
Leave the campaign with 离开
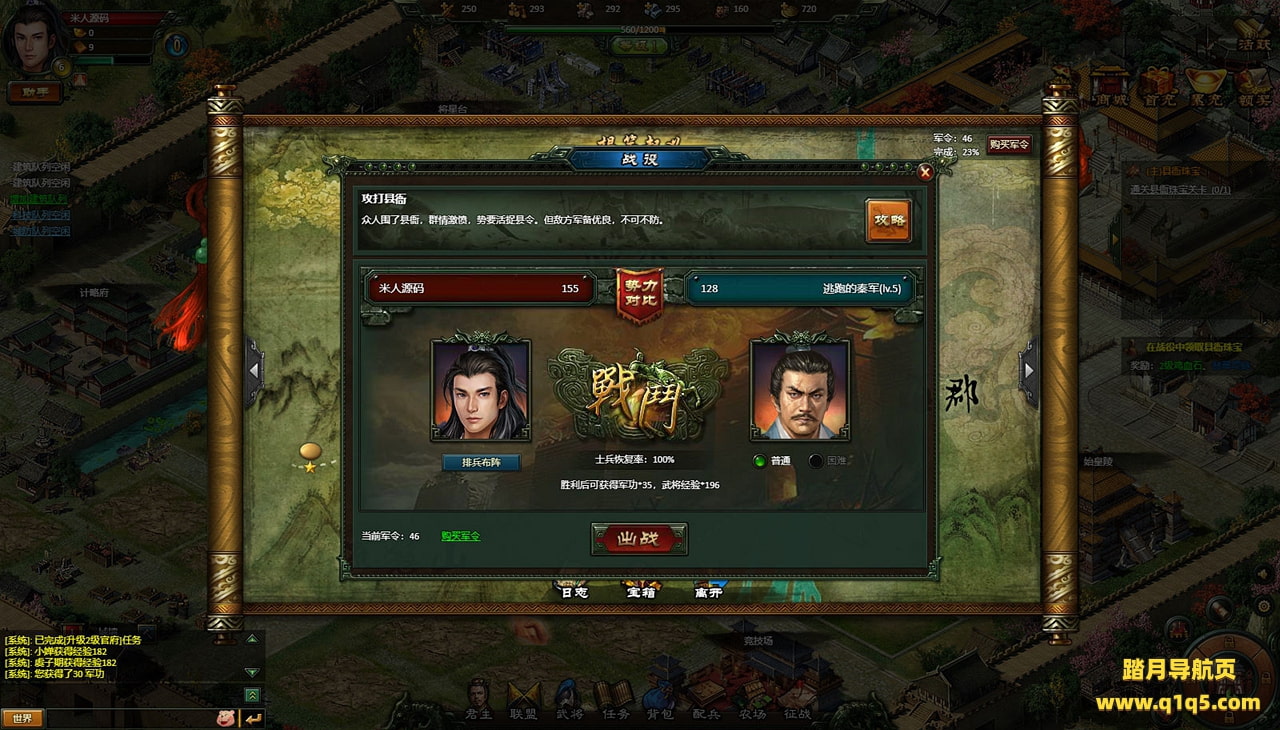pyautogui.click(x=708, y=591)
